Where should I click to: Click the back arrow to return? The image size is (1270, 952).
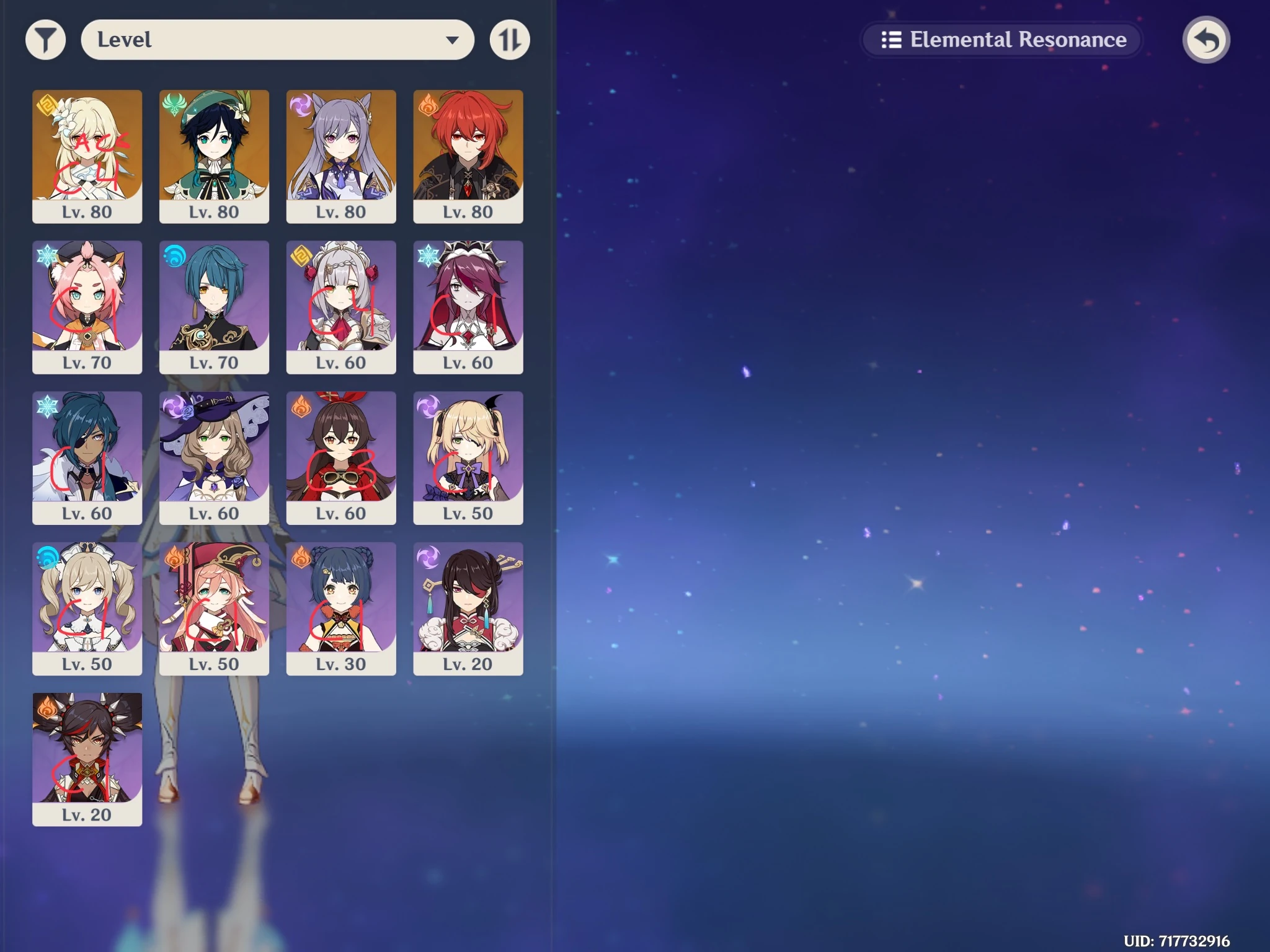[1206, 39]
